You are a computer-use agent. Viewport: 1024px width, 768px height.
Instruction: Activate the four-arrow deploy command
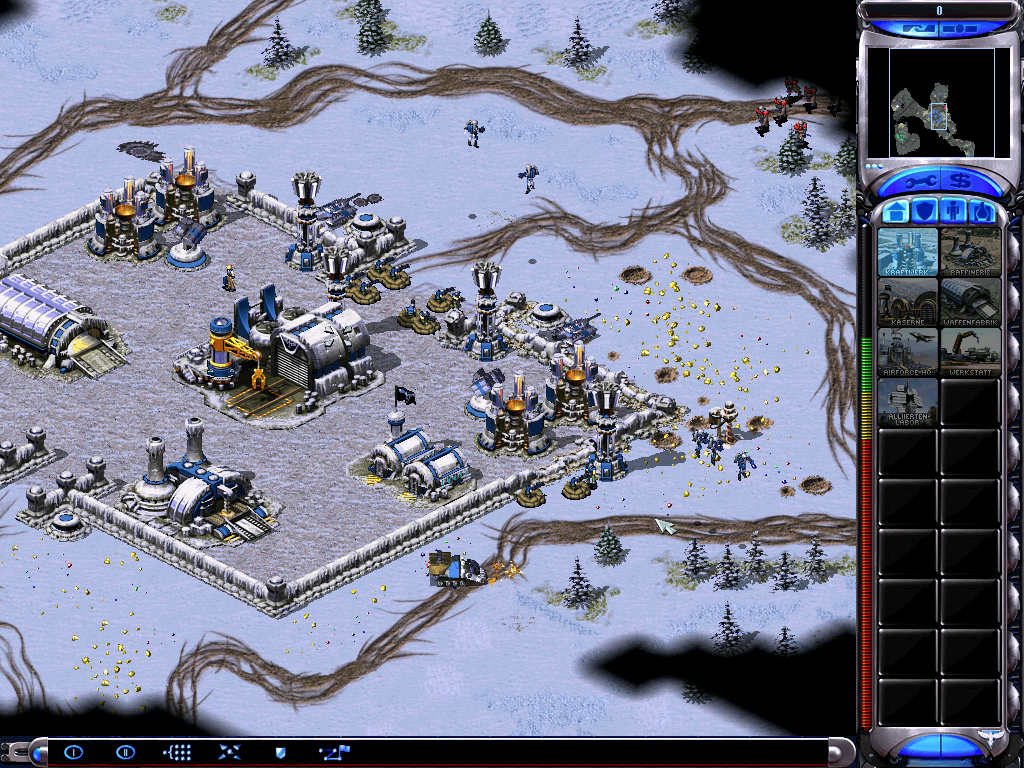coord(229,751)
